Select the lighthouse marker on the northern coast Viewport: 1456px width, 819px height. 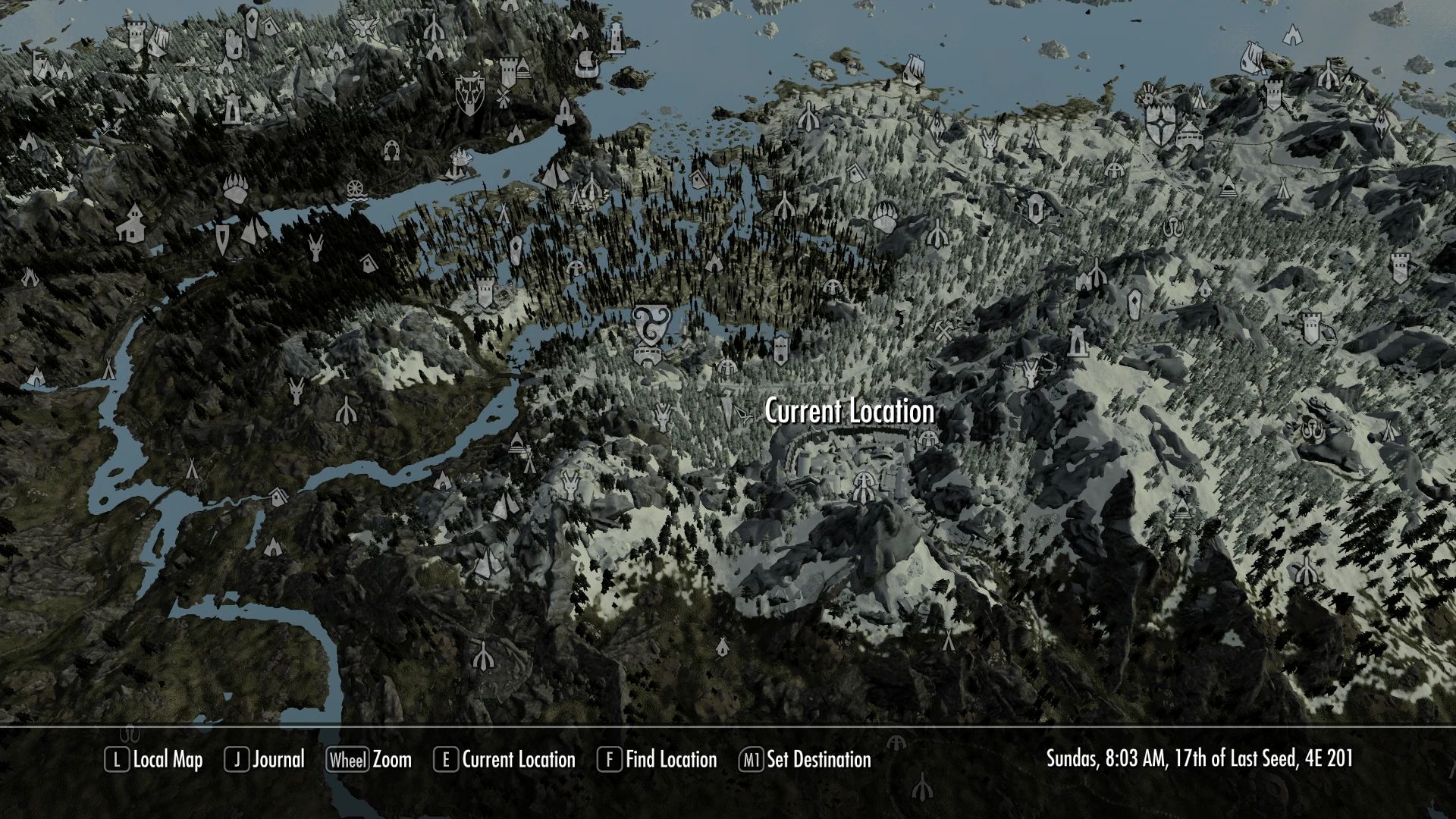pos(616,36)
